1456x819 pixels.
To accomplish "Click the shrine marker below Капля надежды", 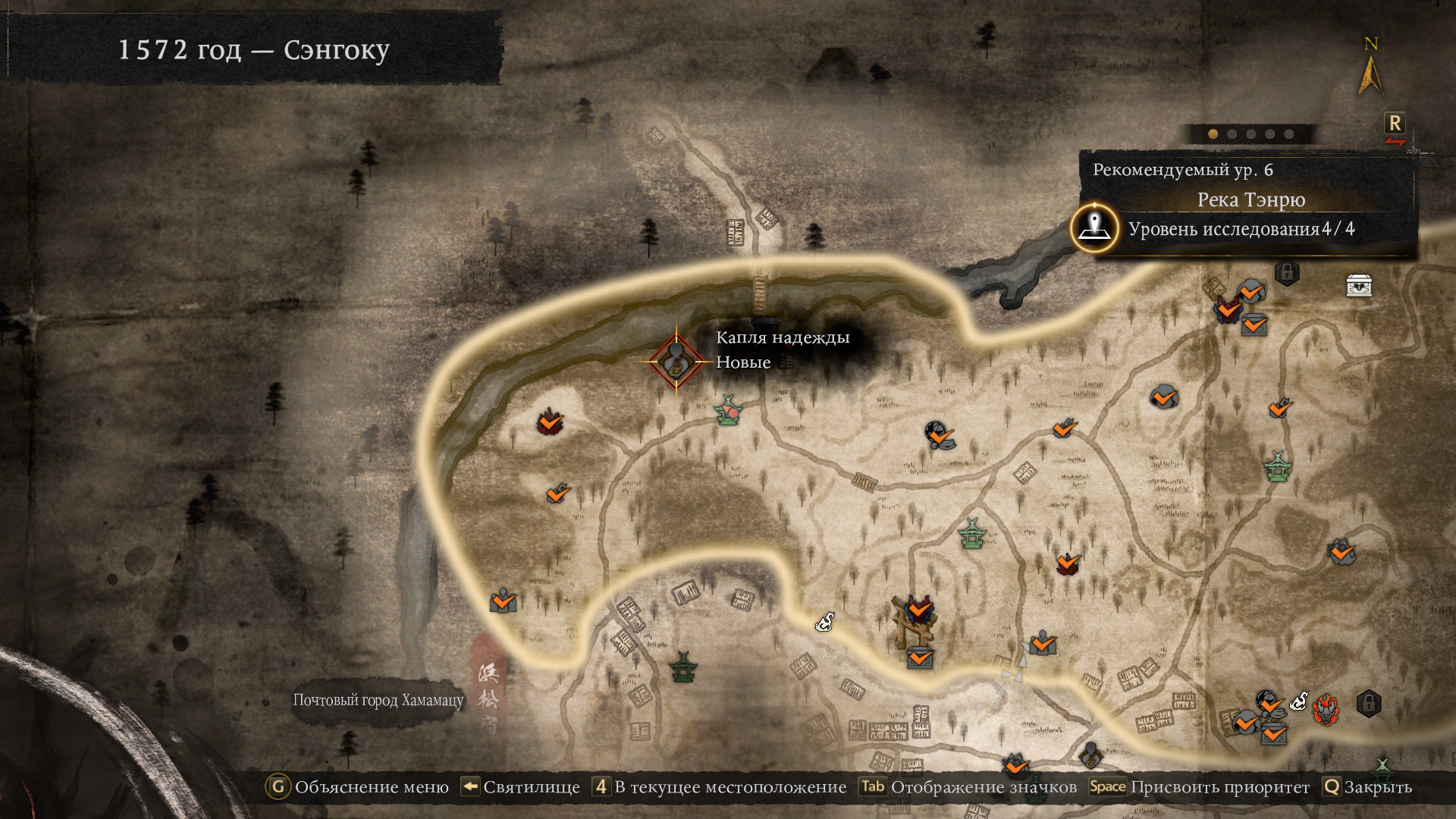I will coord(728,411).
